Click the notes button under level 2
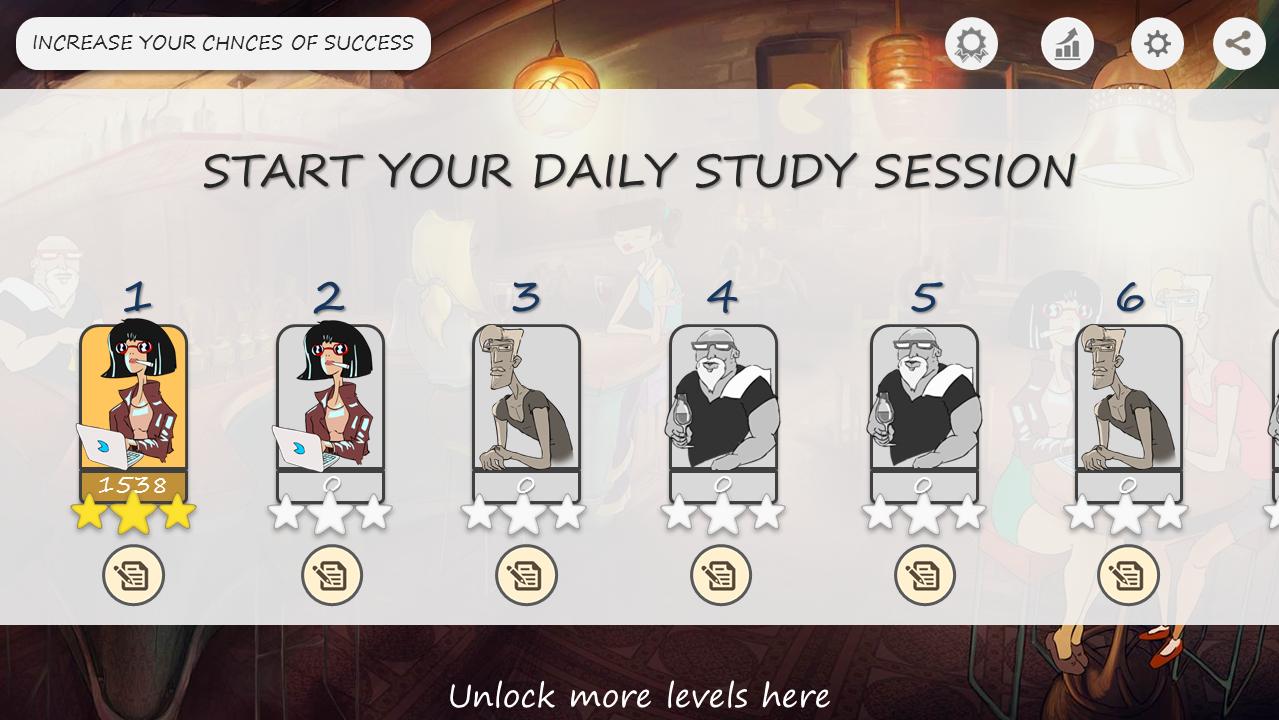This screenshot has width=1279, height=720. [332, 575]
